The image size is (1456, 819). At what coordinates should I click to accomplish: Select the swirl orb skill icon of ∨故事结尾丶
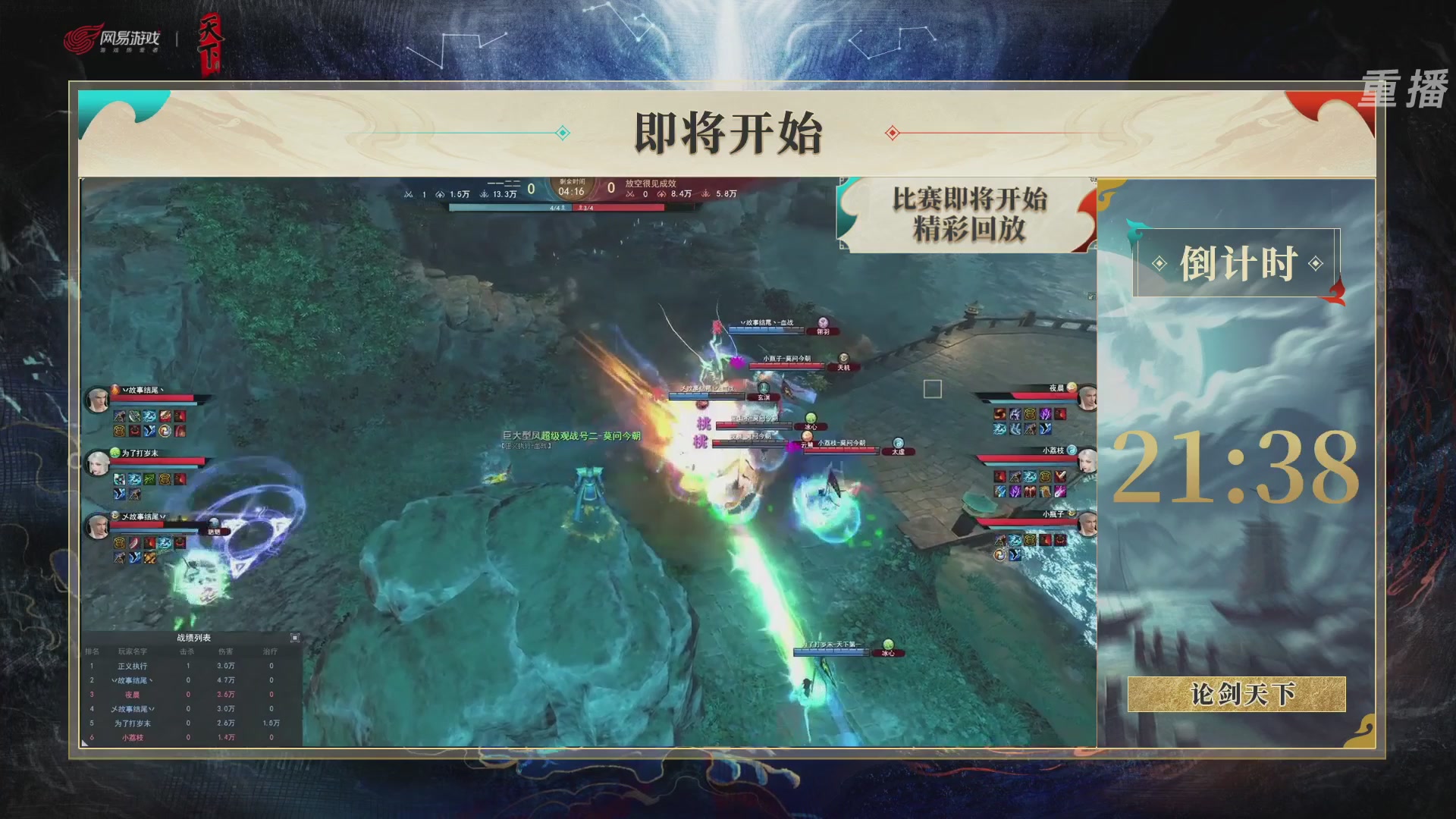tap(165, 431)
